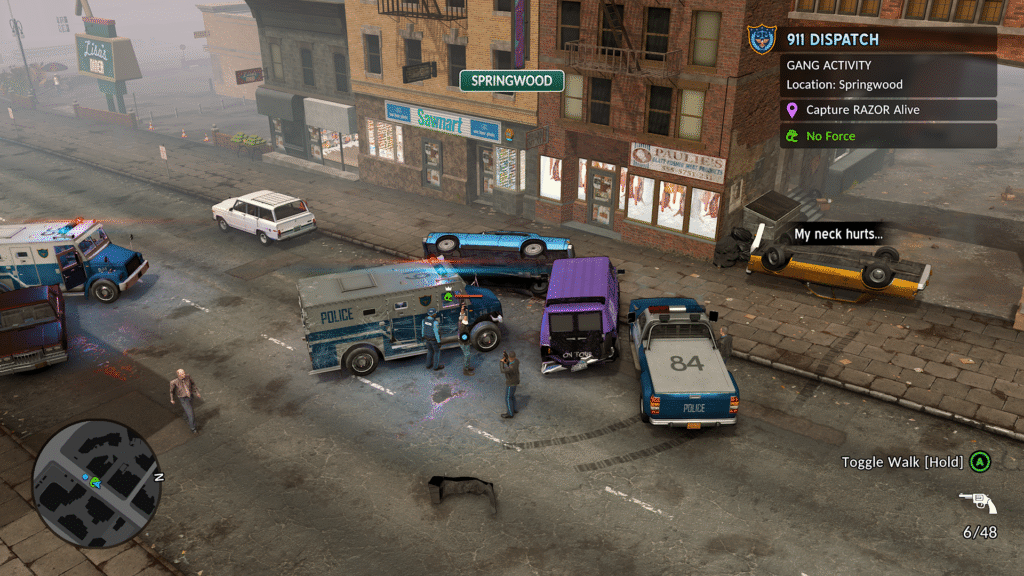Select the revolver weapon icon

pyautogui.click(x=976, y=502)
